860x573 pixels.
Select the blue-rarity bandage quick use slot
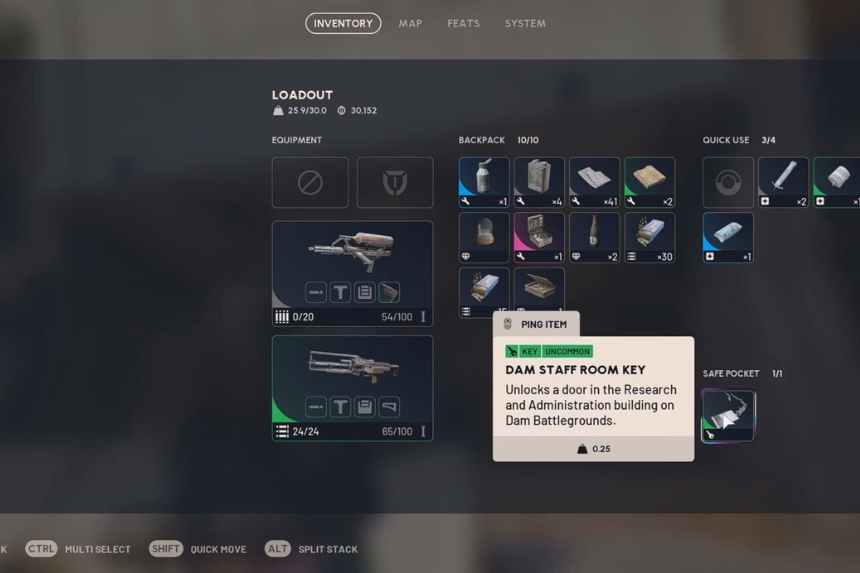(728, 237)
